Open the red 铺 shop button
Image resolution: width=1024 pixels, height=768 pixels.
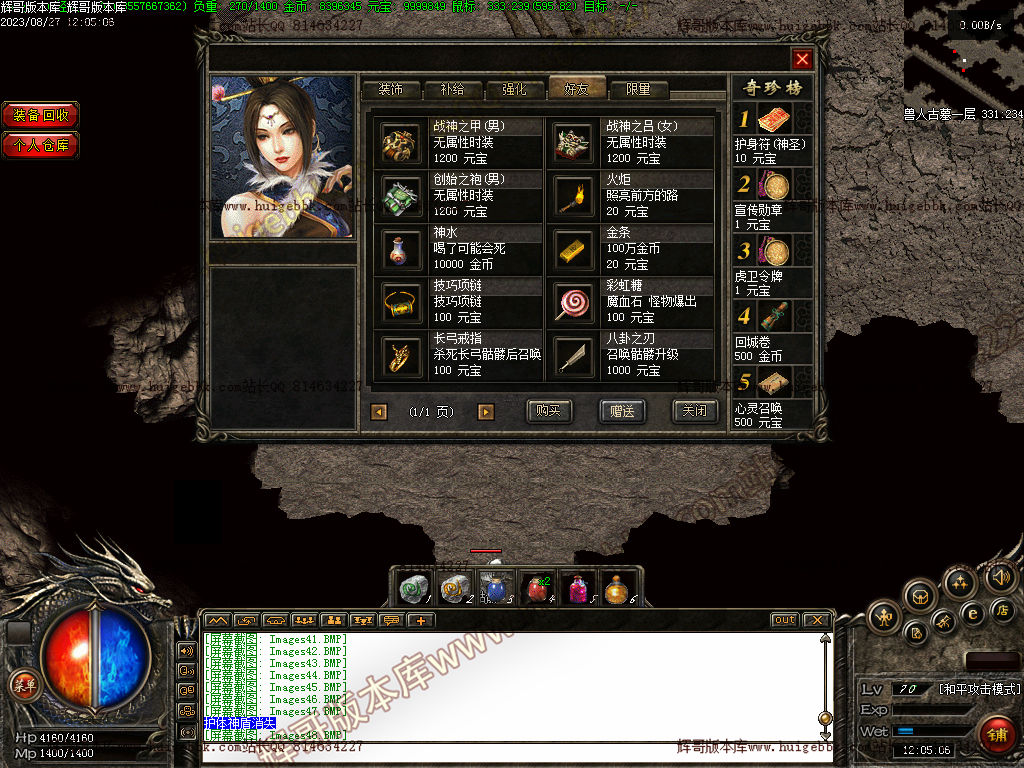996,735
